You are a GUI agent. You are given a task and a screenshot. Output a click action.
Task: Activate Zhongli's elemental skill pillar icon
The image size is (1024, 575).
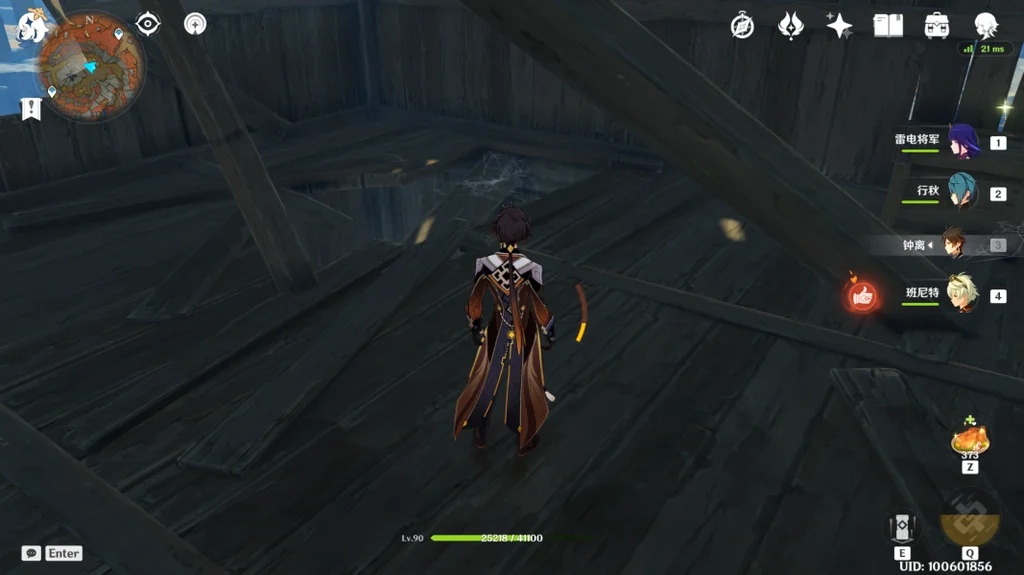tap(902, 529)
